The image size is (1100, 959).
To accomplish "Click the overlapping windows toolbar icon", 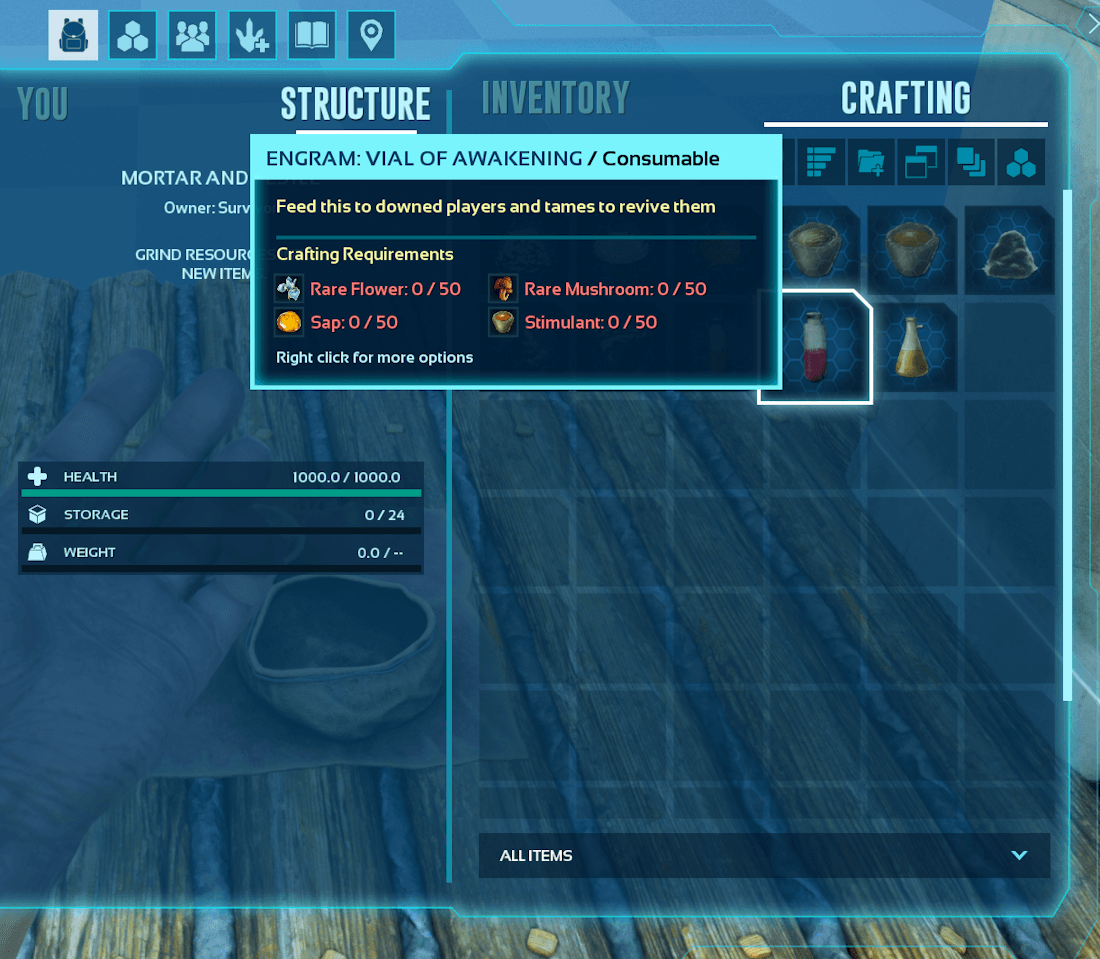I will [921, 163].
